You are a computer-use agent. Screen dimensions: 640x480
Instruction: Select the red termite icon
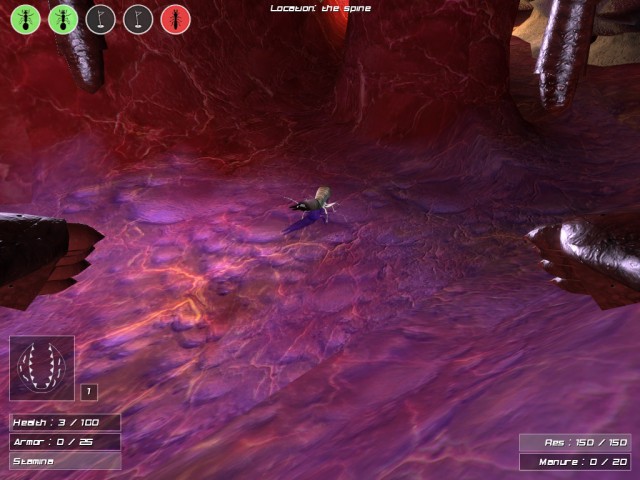click(x=175, y=19)
